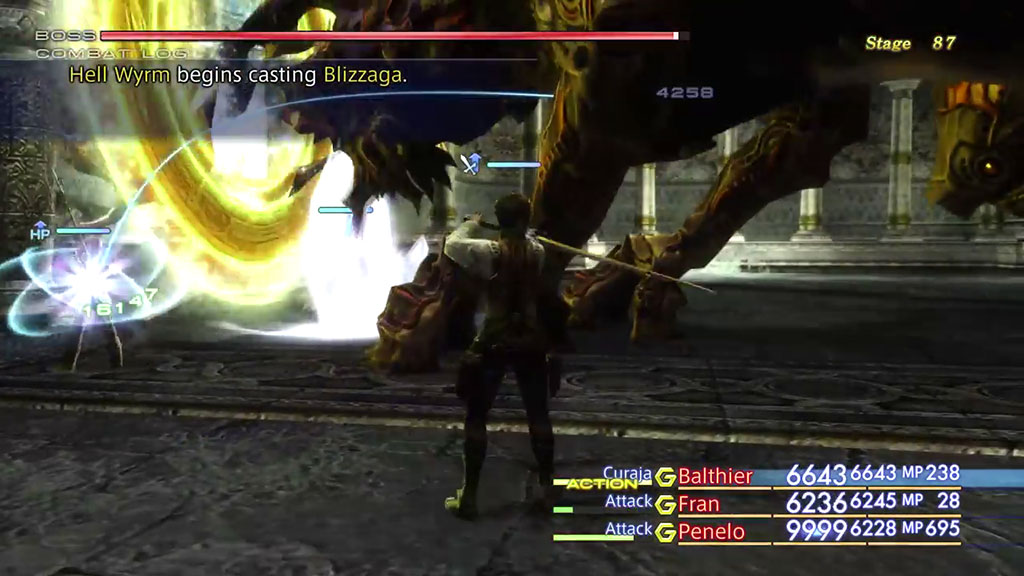Select Fran in the party list

(699, 503)
